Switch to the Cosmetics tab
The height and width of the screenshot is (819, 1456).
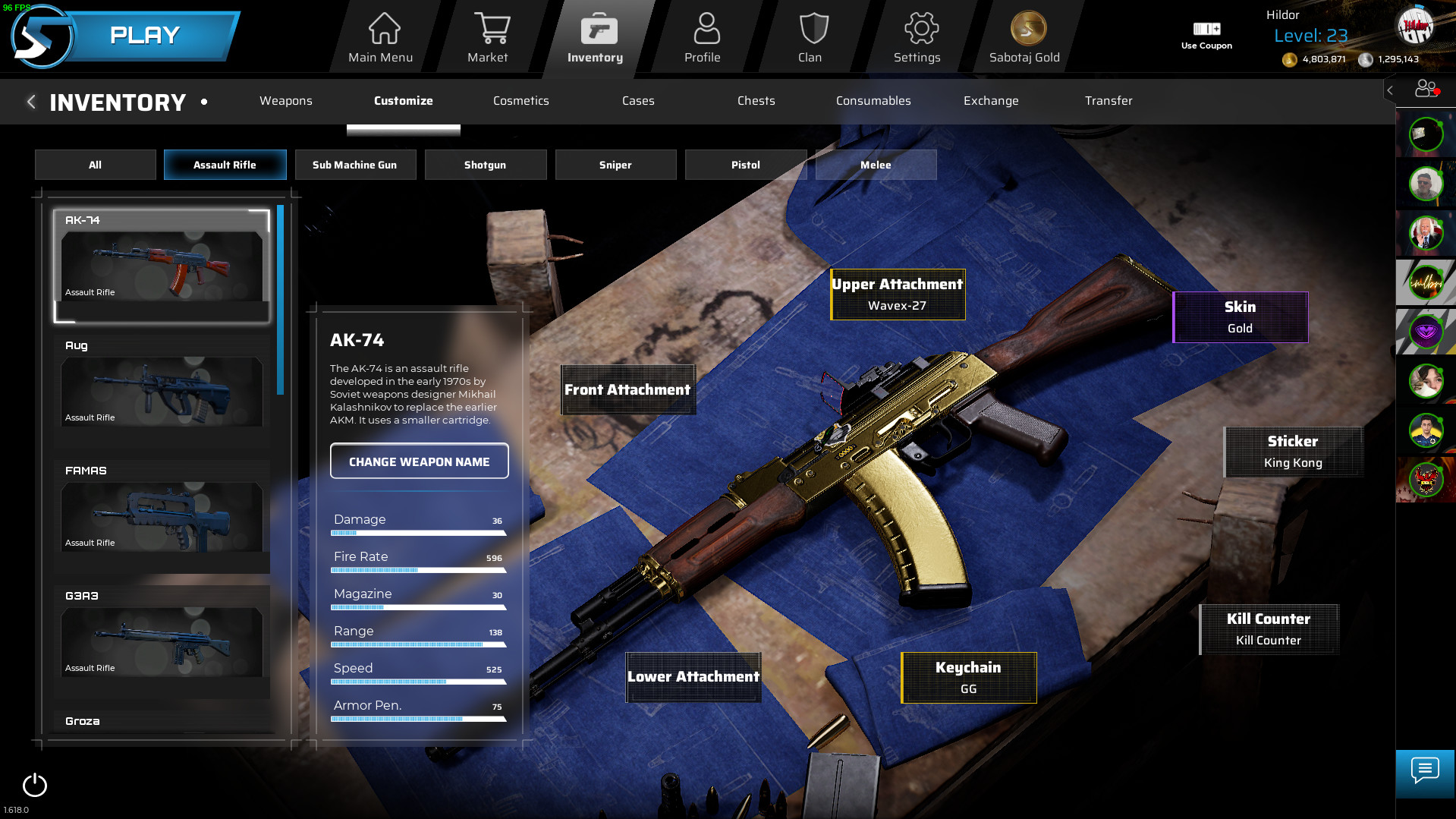[x=521, y=101]
